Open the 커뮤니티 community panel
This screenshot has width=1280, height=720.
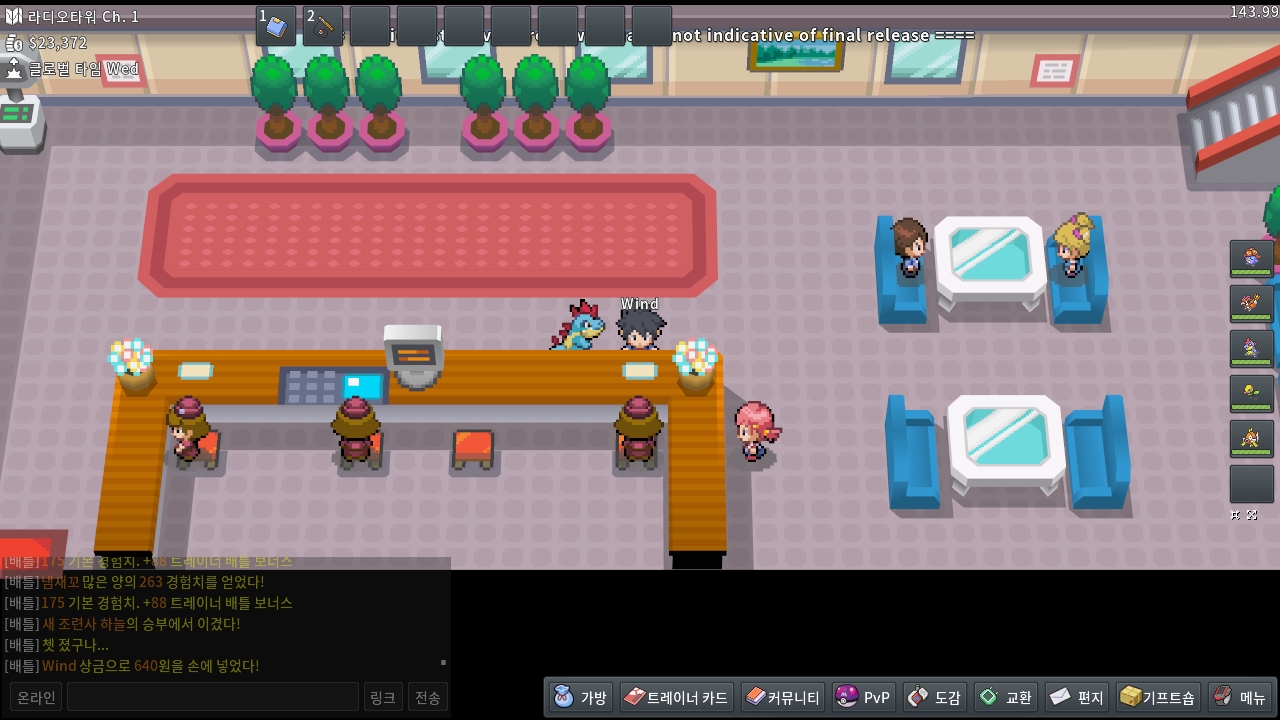point(783,697)
